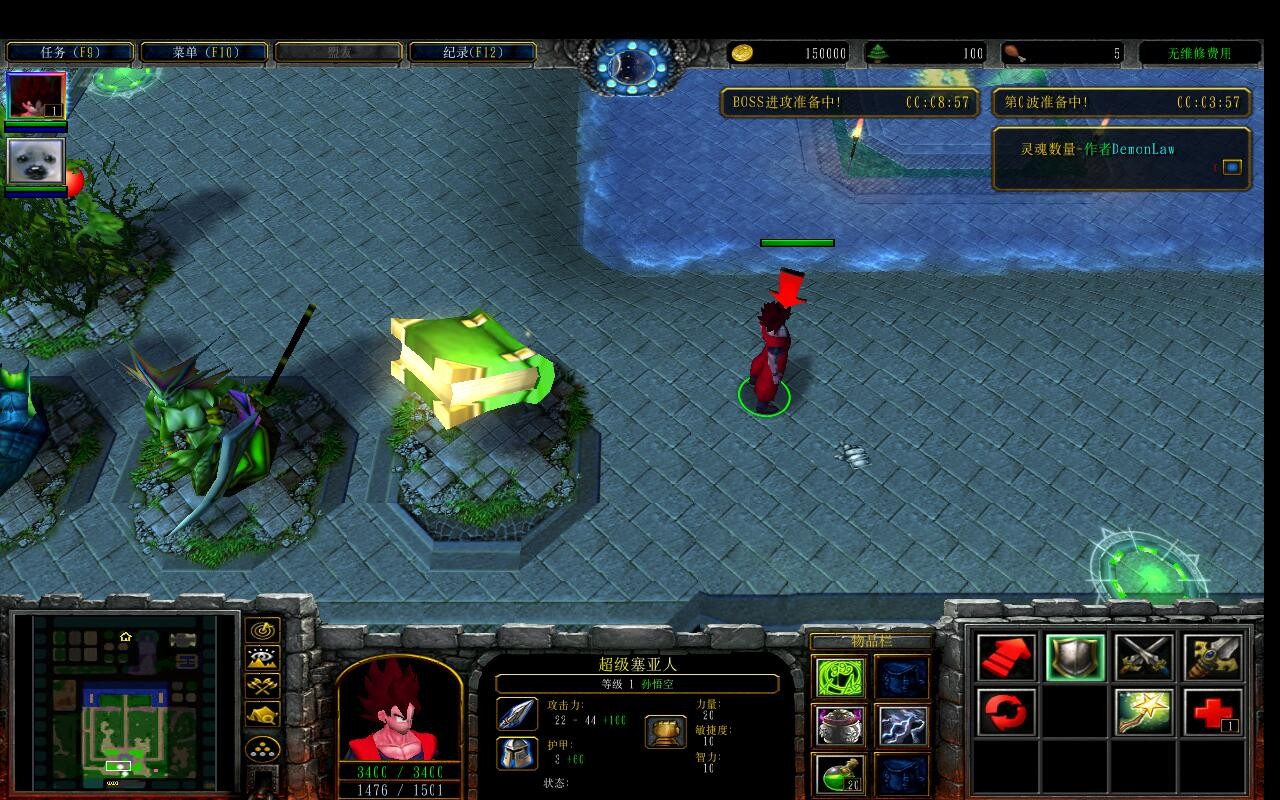Select the red-haired hero portrait icon
1280x800 pixels.
(x=36, y=96)
